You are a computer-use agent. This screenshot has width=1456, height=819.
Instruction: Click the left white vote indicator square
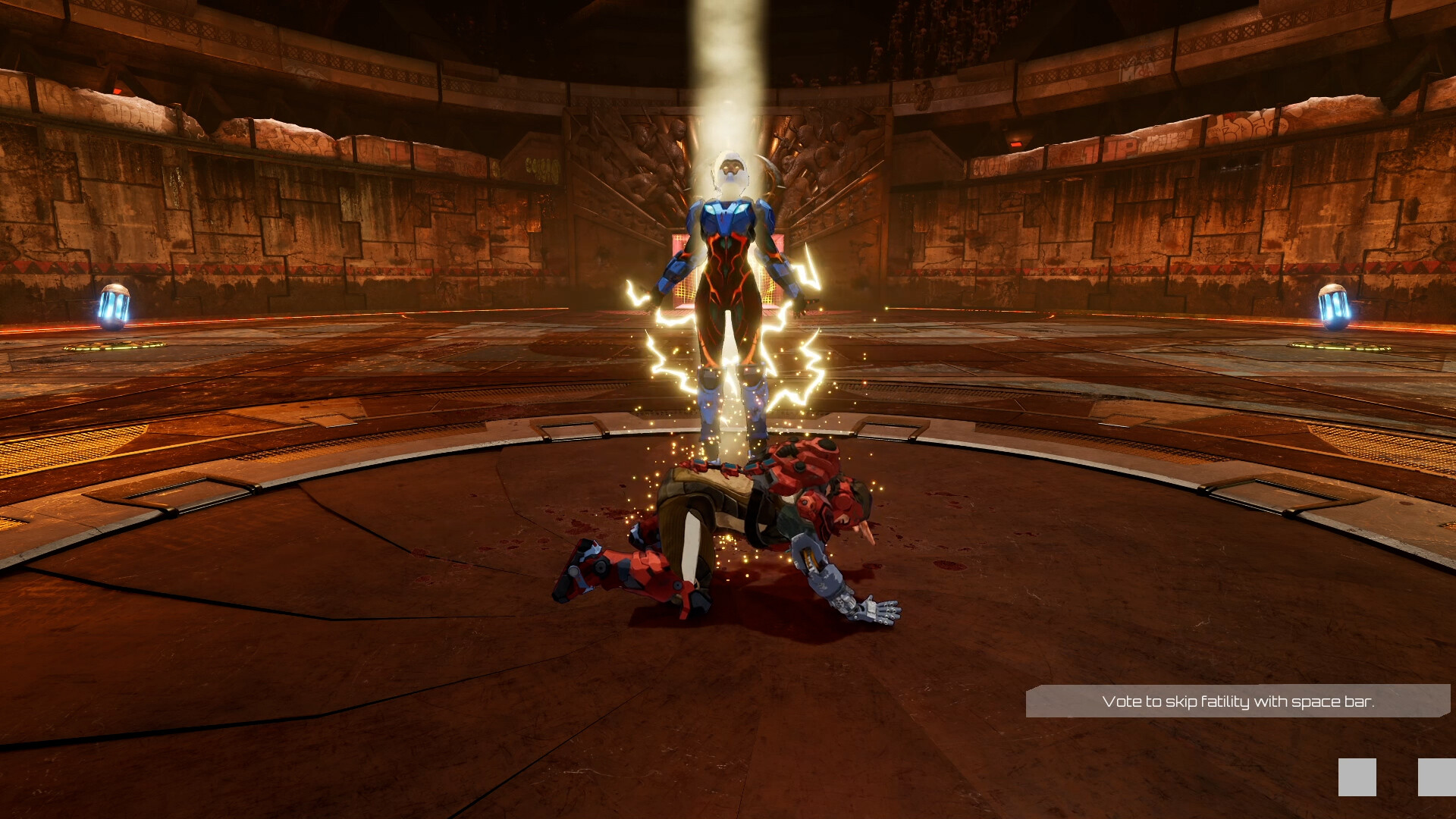(1357, 777)
